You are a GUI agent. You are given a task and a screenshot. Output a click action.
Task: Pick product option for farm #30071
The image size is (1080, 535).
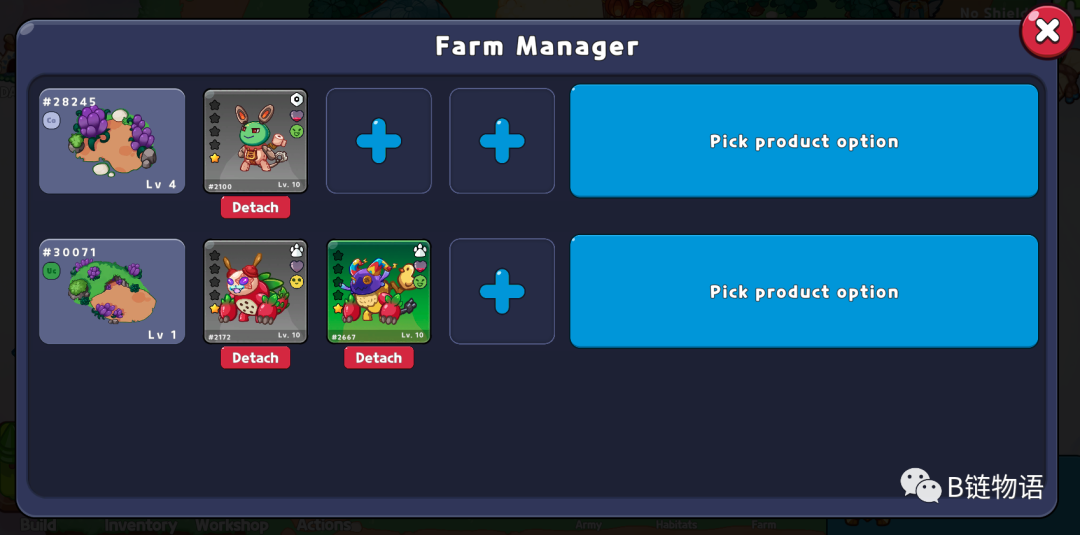click(803, 292)
